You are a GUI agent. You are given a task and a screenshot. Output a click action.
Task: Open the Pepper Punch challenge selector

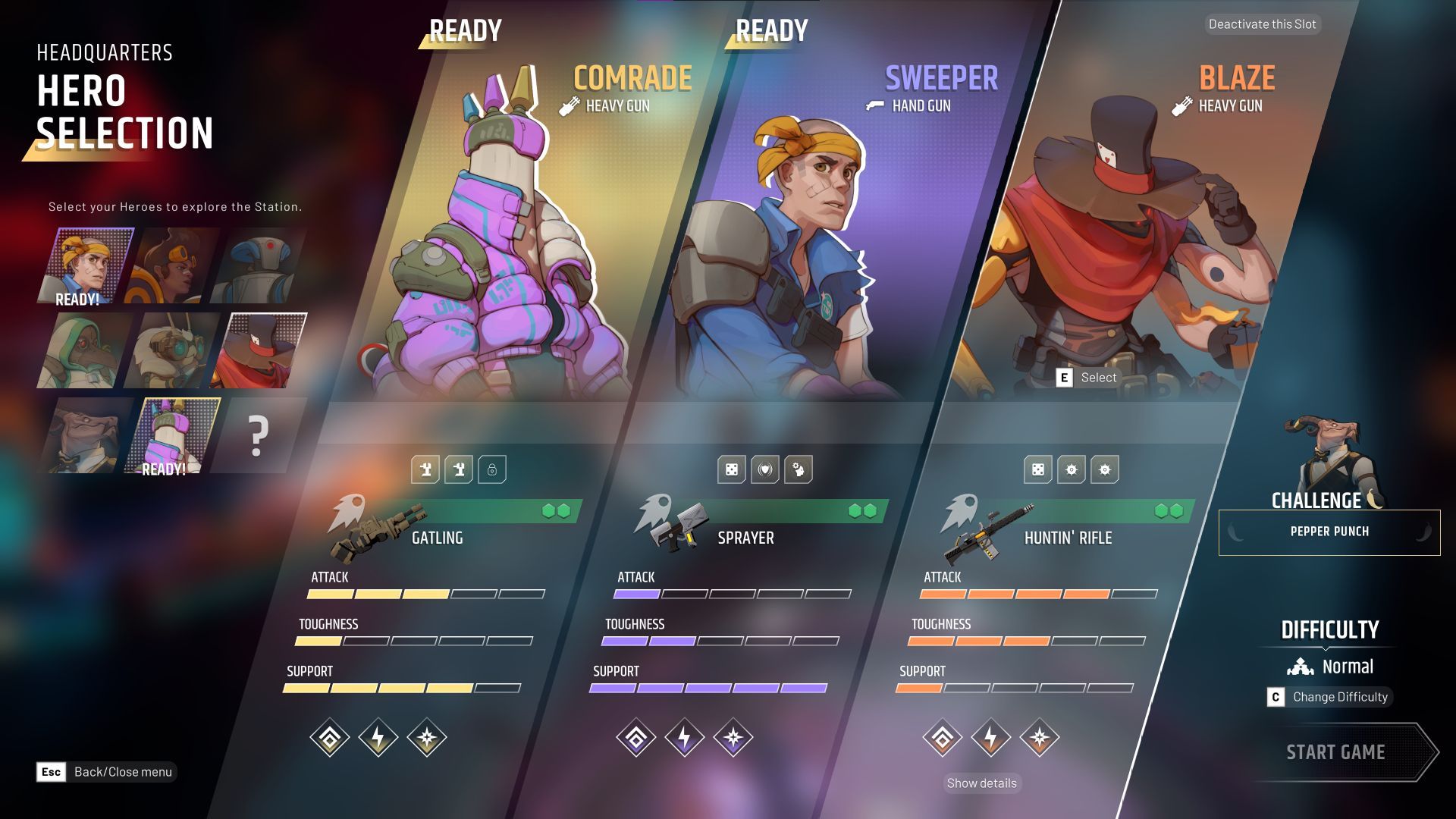(x=1329, y=532)
